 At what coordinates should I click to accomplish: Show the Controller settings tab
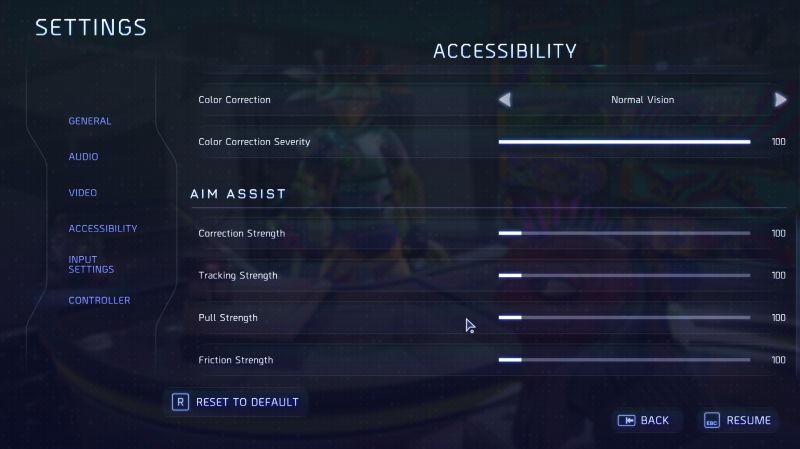pos(99,301)
